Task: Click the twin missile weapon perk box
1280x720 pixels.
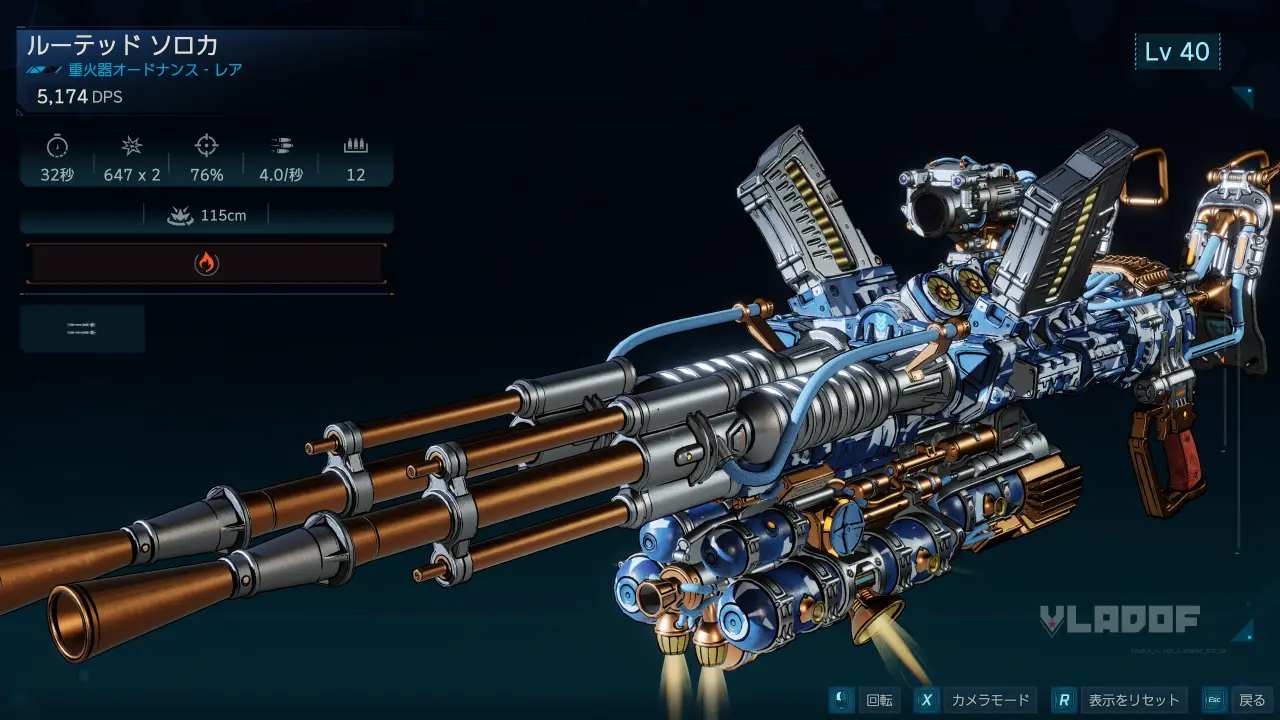Action: [x=82, y=329]
